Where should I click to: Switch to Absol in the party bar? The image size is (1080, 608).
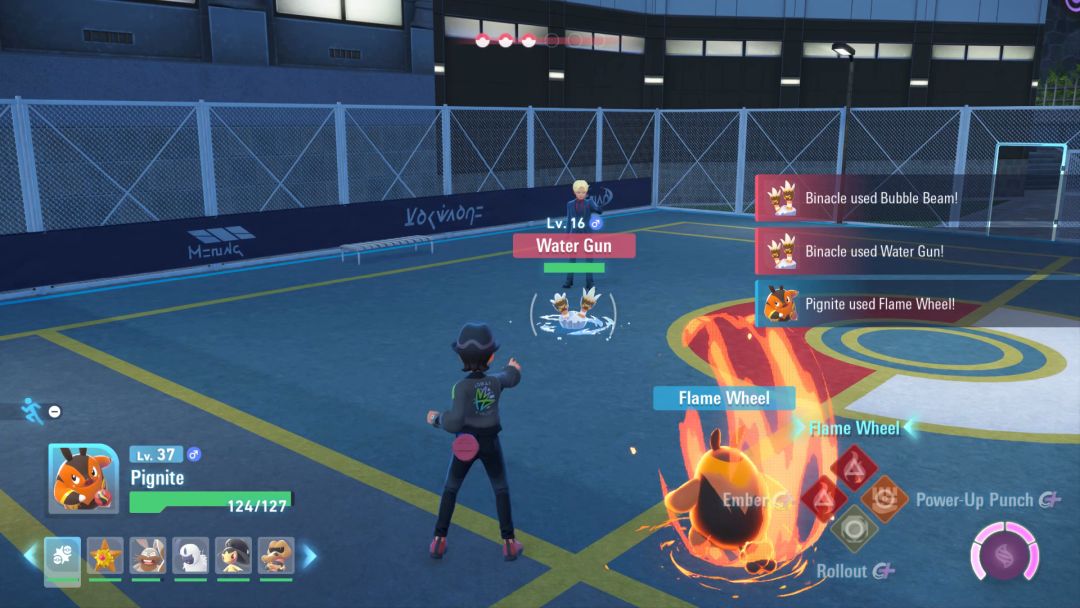point(191,556)
